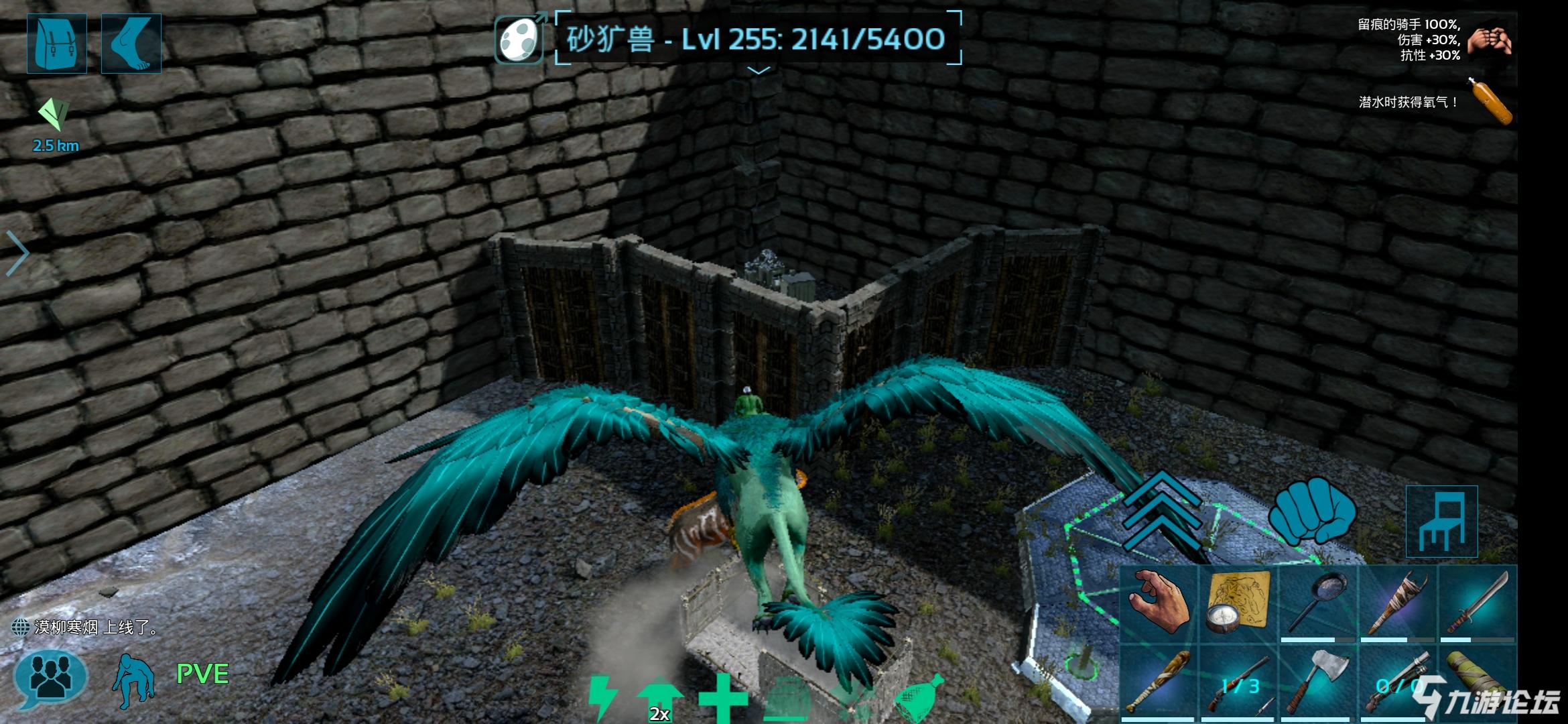The width and height of the screenshot is (1568, 724).
Task: Tap the triple chevron ascend button
Action: (1164, 510)
